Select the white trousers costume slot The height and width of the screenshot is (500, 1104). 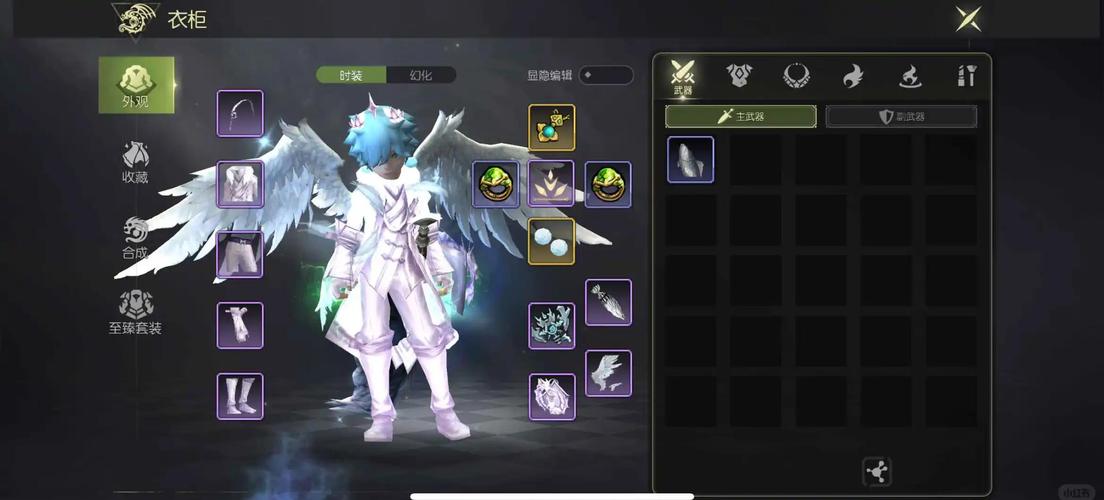[240, 255]
